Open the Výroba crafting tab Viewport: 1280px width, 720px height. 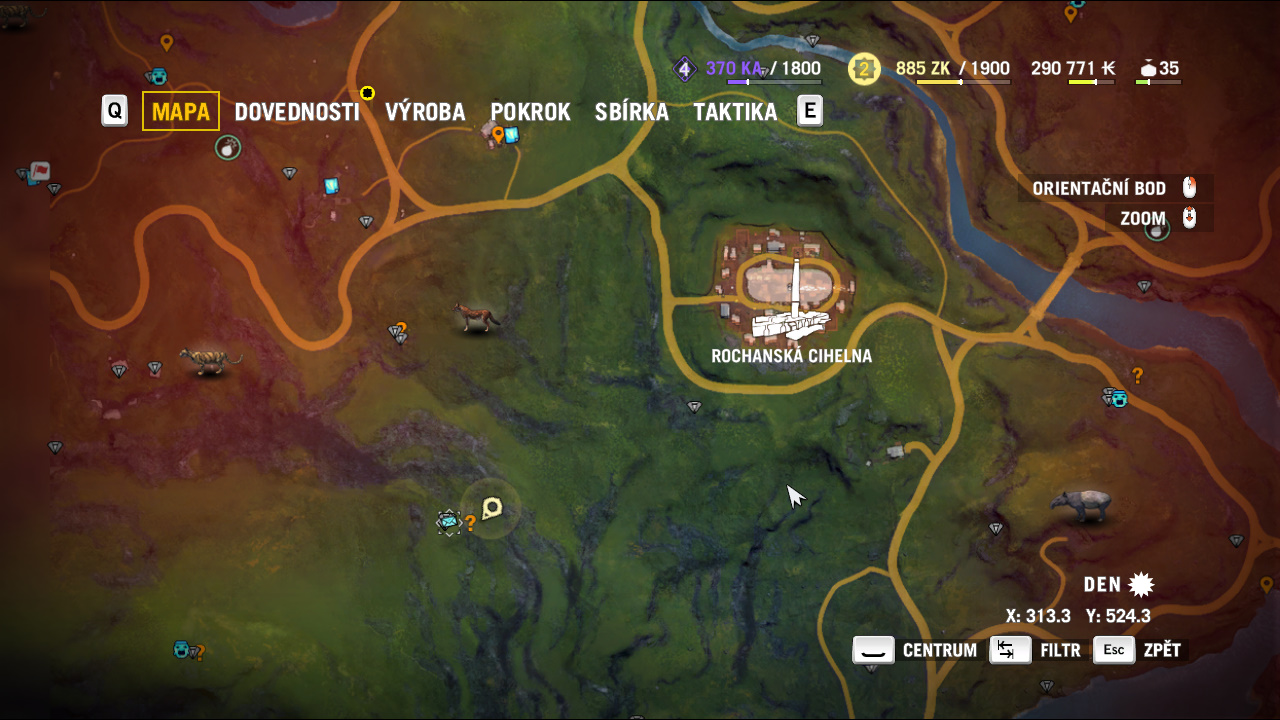(x=425, y=111)
